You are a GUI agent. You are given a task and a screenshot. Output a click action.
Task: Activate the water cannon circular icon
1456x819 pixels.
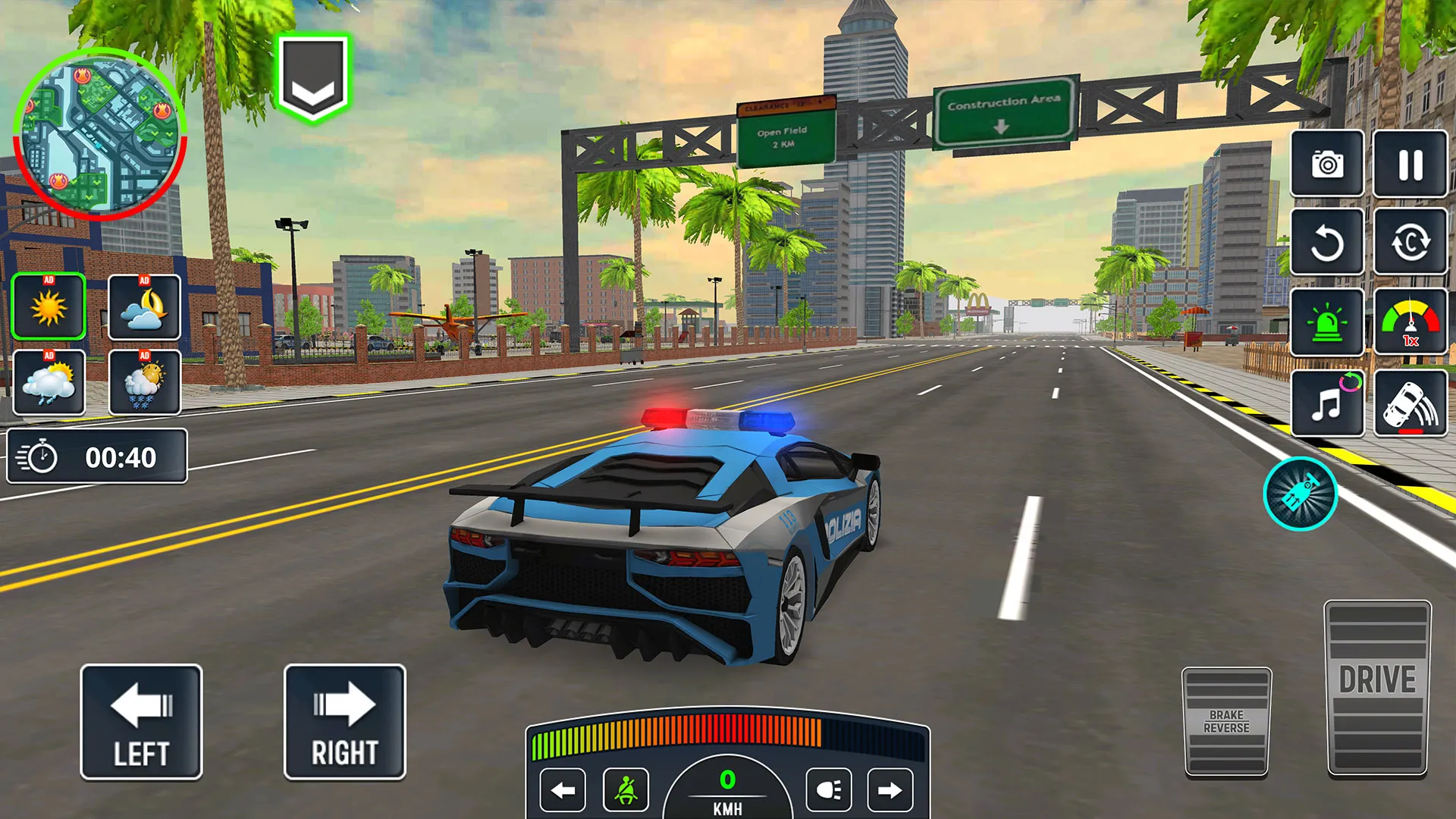1300,493
